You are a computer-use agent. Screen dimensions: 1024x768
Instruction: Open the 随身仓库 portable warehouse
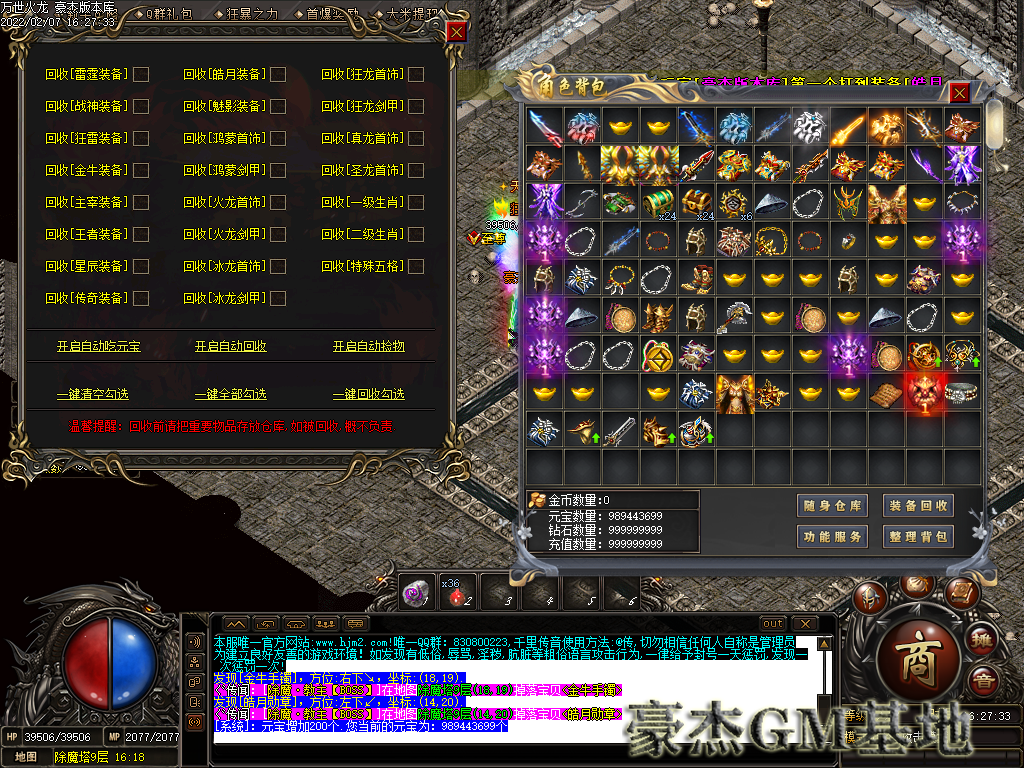(x=832, y=506)
